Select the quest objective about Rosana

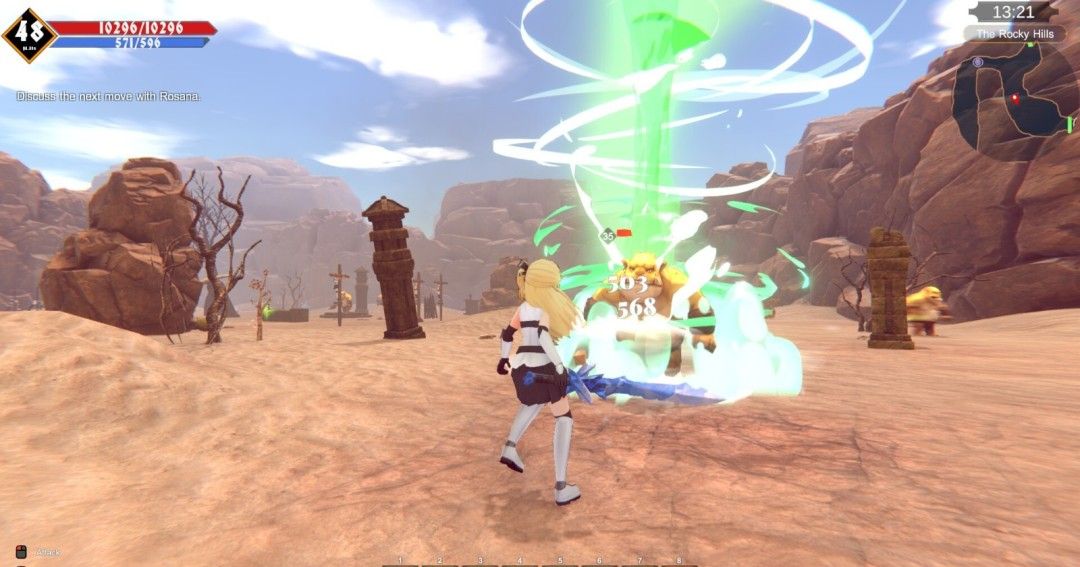pyautogui.click(x=109, y=96)
